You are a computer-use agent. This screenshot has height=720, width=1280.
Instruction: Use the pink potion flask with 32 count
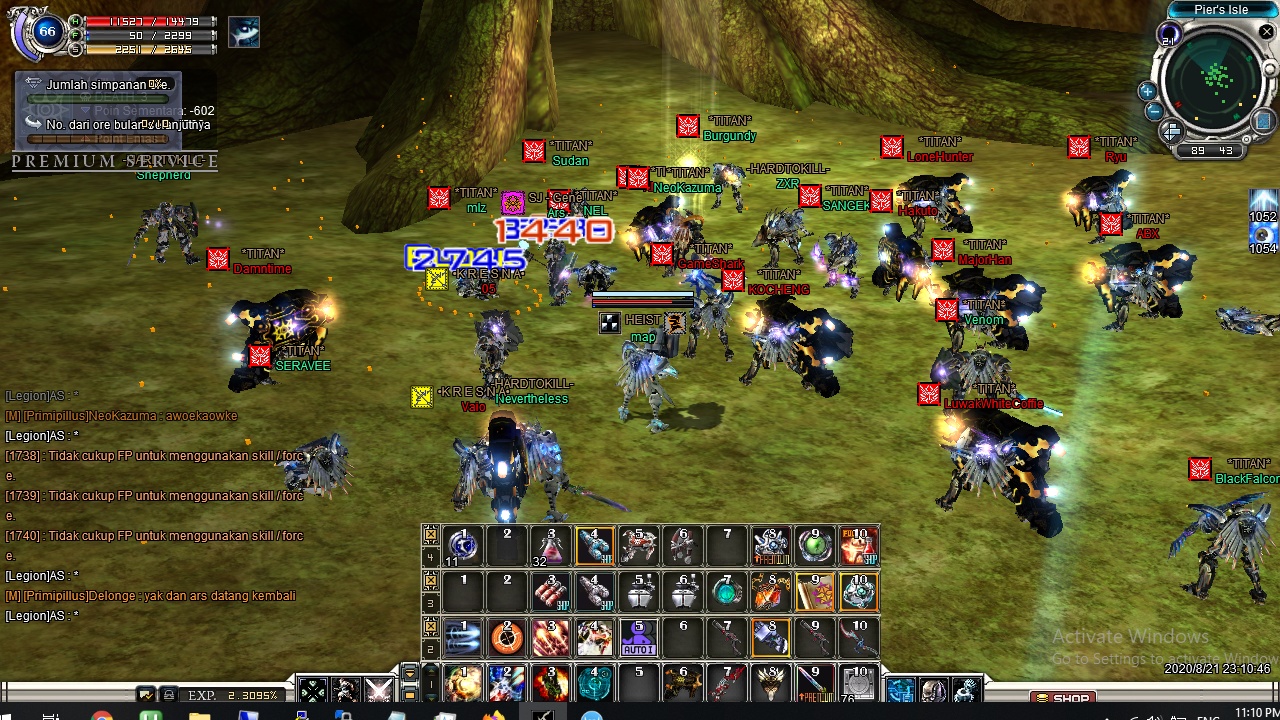550,546
